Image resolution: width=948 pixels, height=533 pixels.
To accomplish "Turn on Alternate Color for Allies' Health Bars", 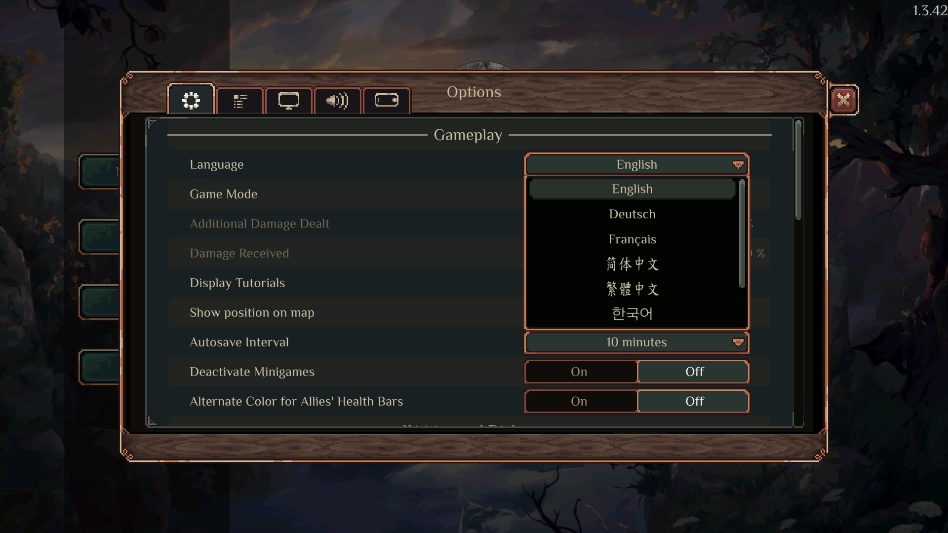I will click(x=580, y=401).
